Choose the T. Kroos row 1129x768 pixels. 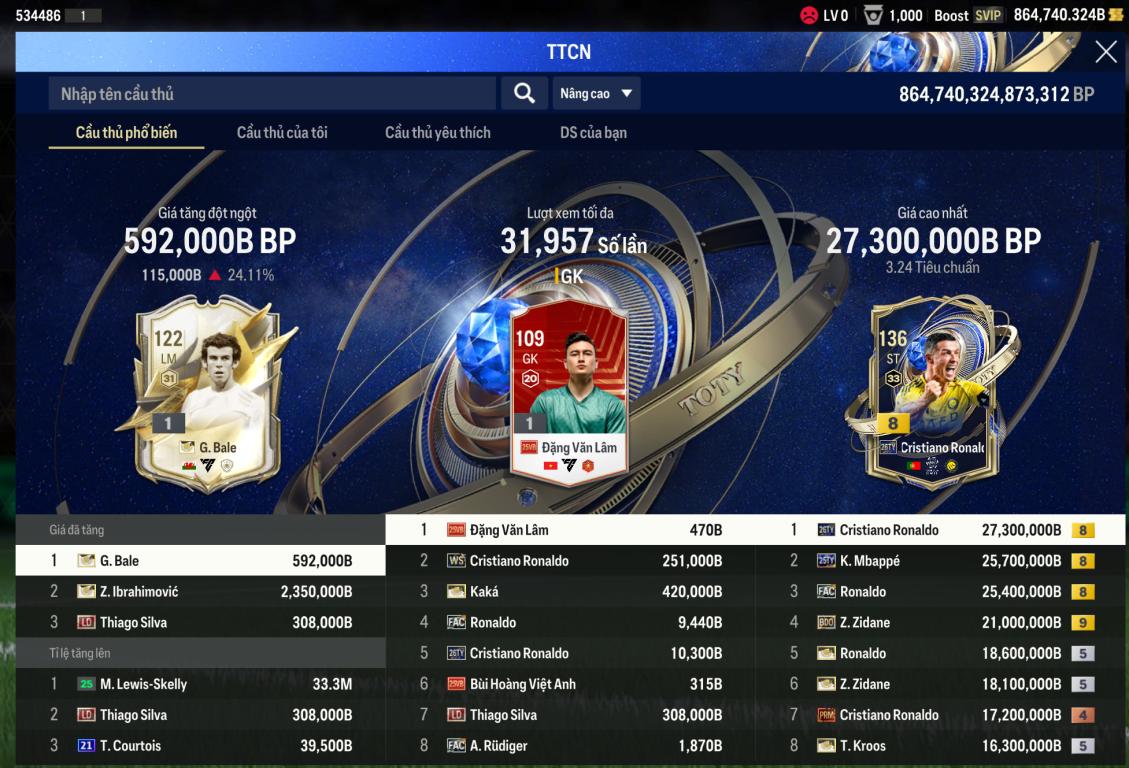click(x=940, y=746)
